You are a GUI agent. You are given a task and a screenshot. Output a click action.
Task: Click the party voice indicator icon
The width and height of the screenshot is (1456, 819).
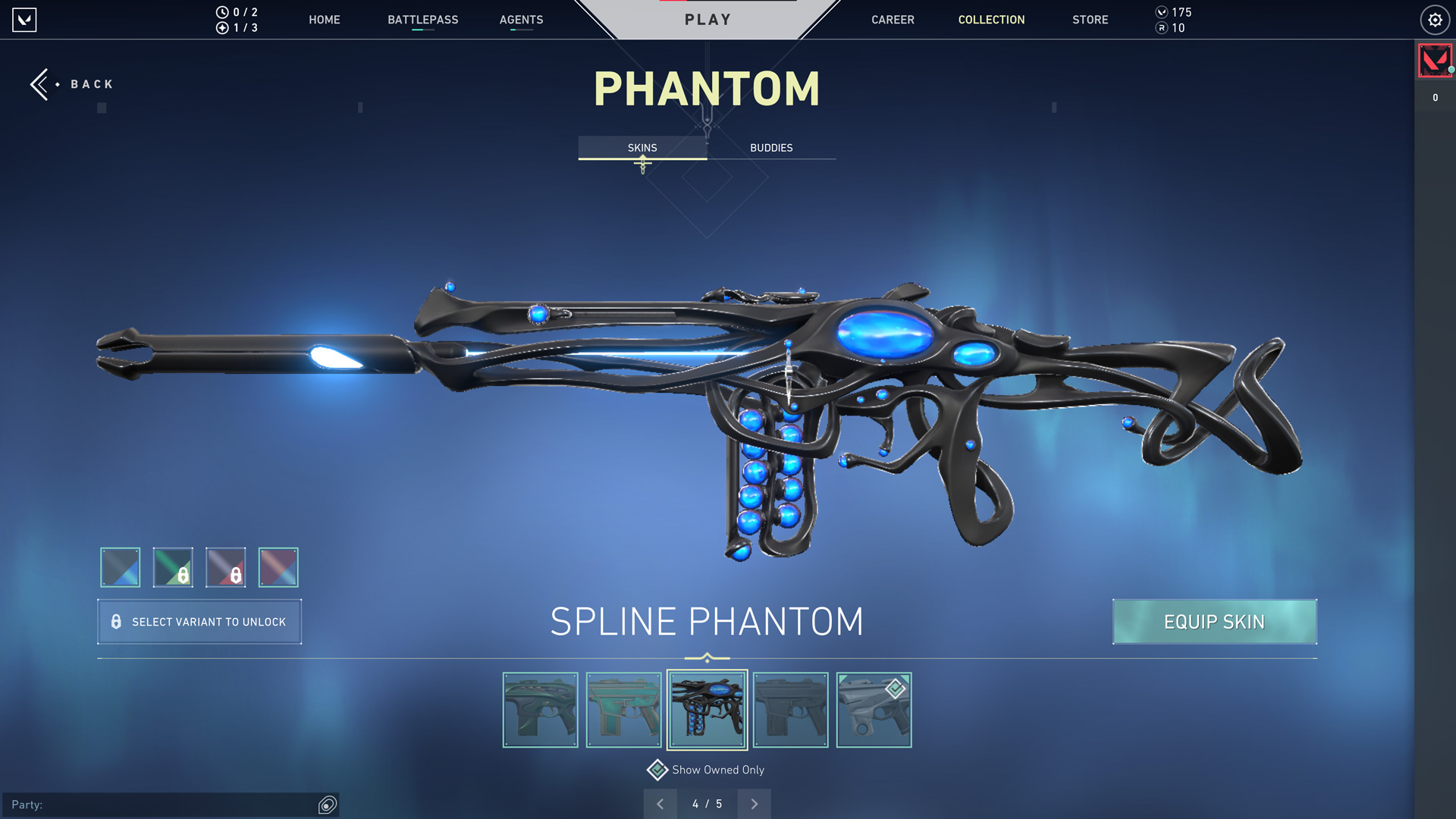(x=326, y=804)
